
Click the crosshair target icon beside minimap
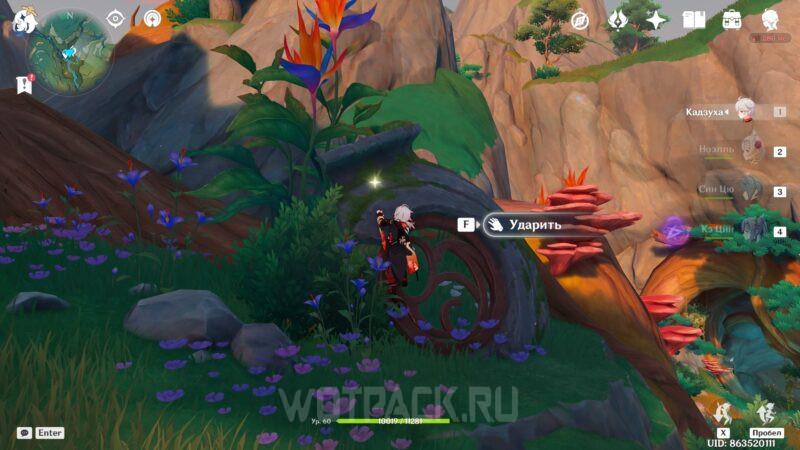(x=117, y=18)
